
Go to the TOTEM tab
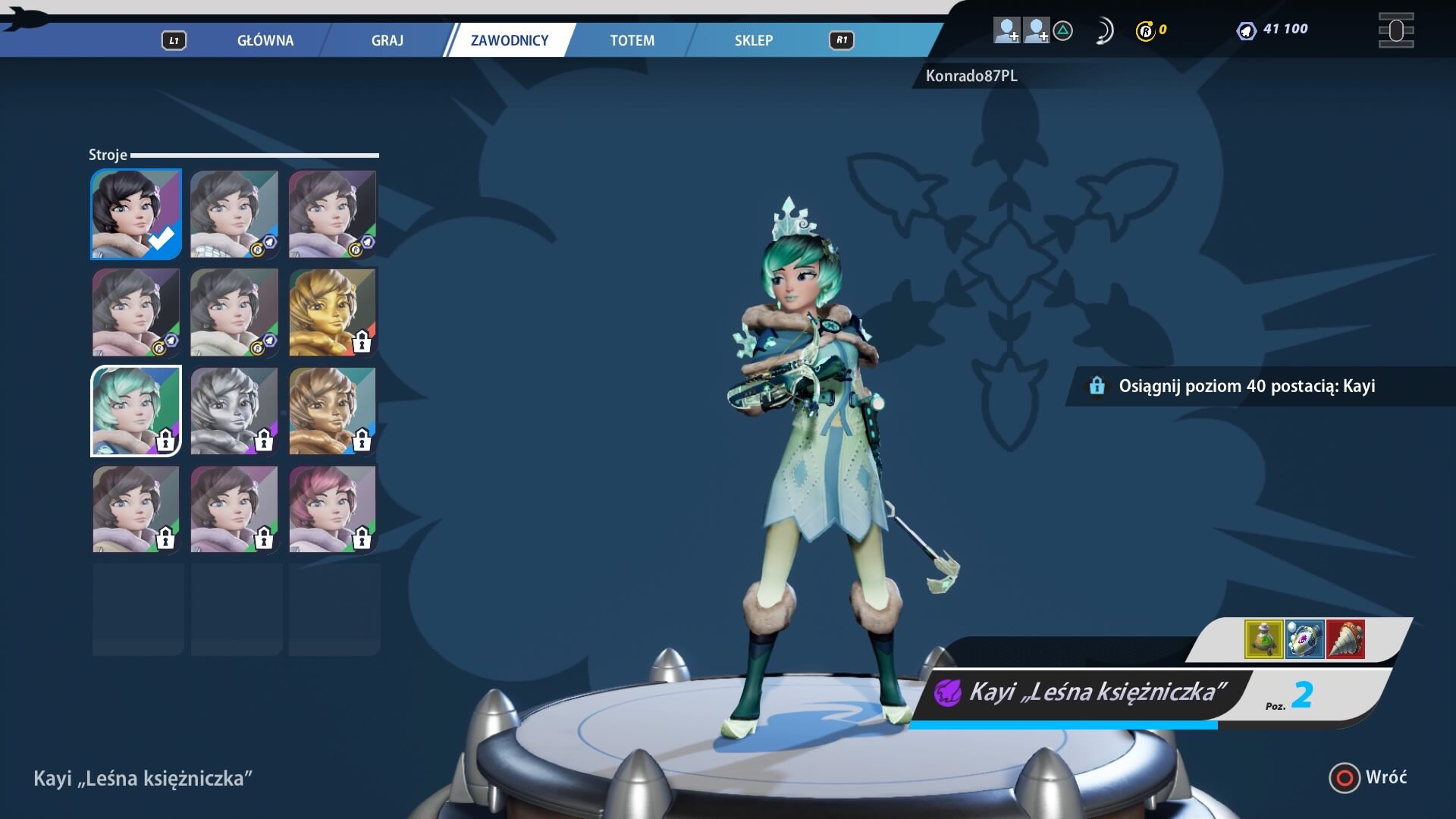pyautogui.click(x=632, y=40)
